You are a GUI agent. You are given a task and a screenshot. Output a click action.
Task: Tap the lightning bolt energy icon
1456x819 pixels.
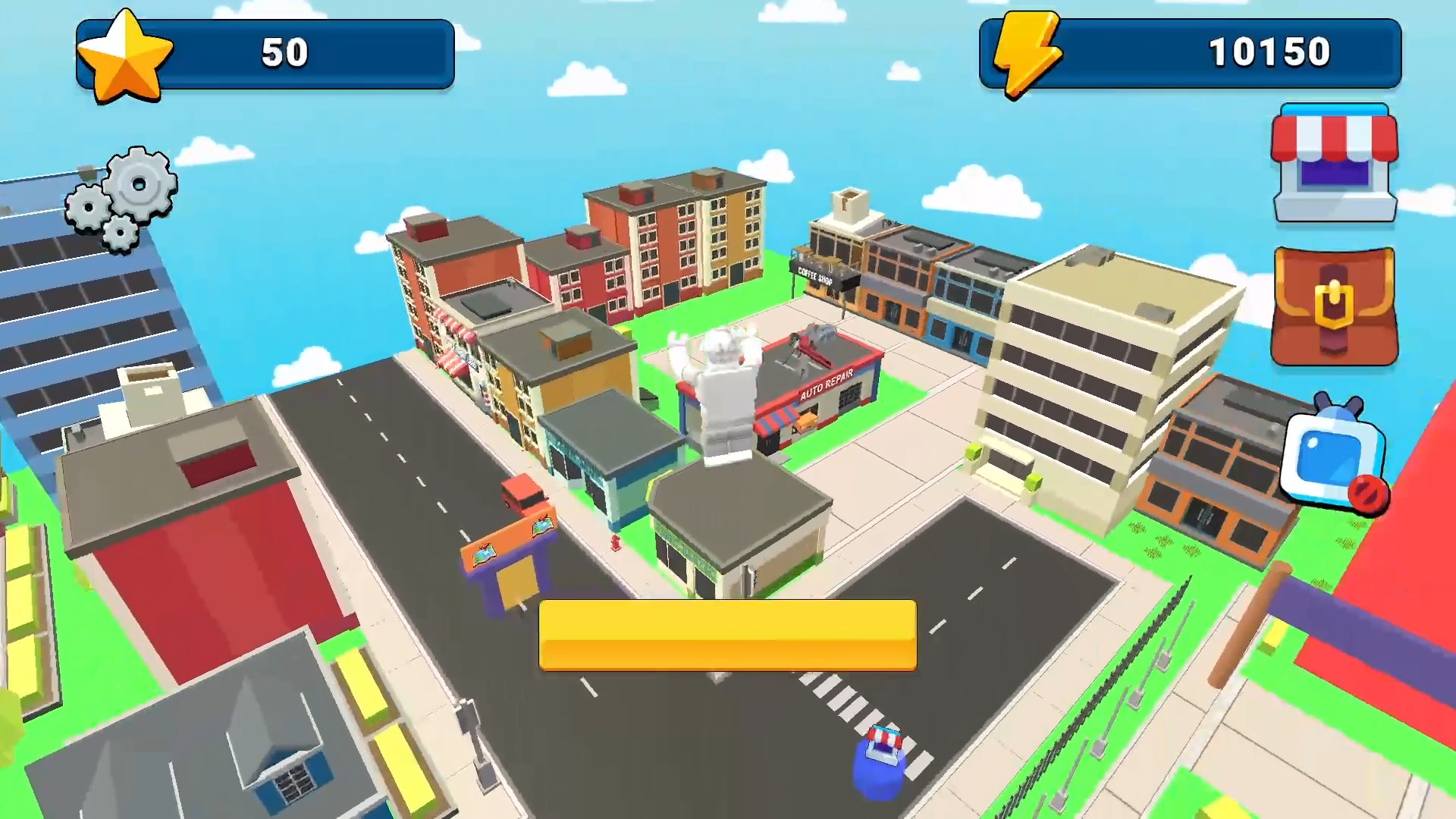pyautogui.click(x=1030, y=52)
